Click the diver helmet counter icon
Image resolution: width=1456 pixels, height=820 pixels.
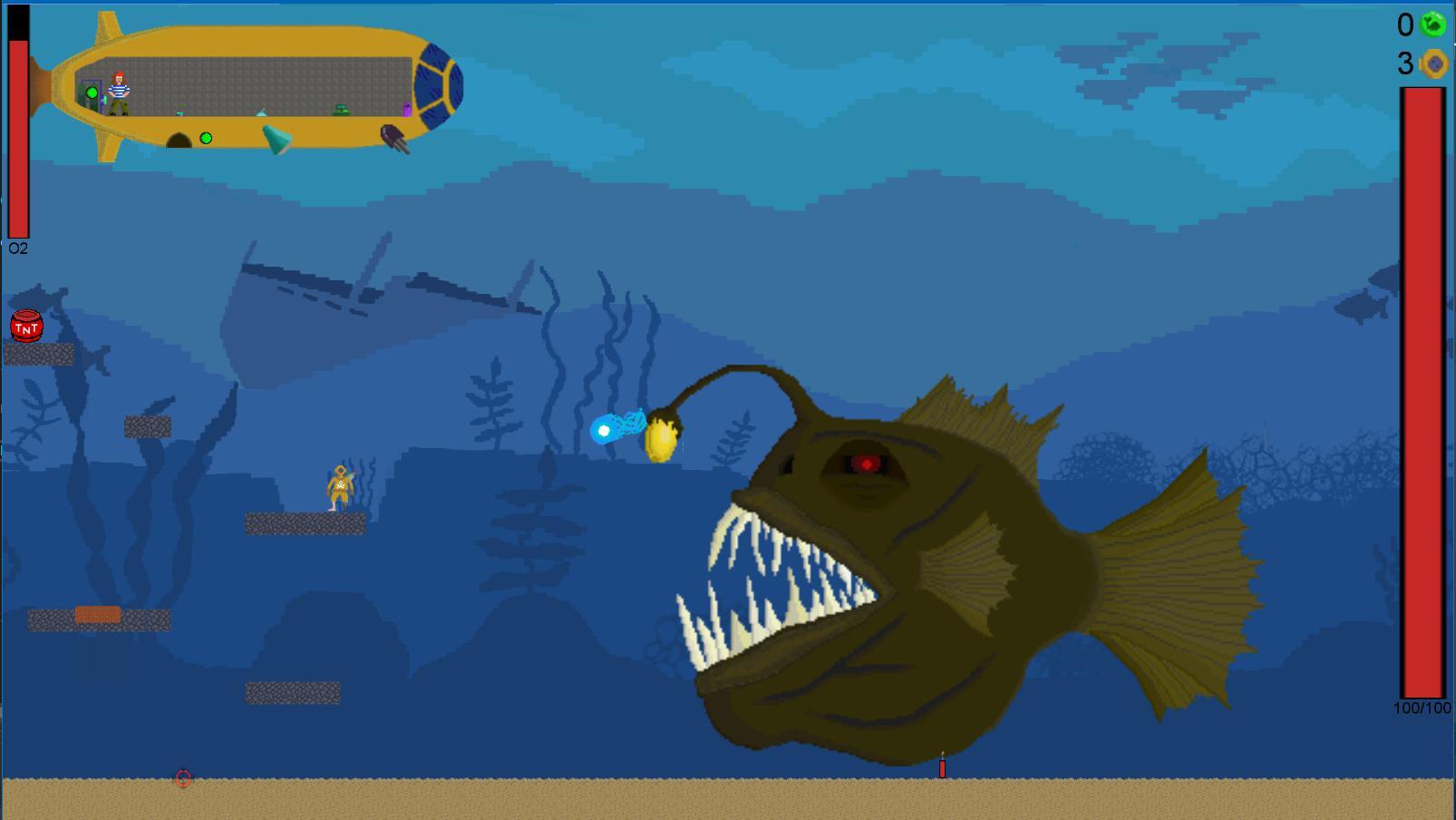(1434, 63)
